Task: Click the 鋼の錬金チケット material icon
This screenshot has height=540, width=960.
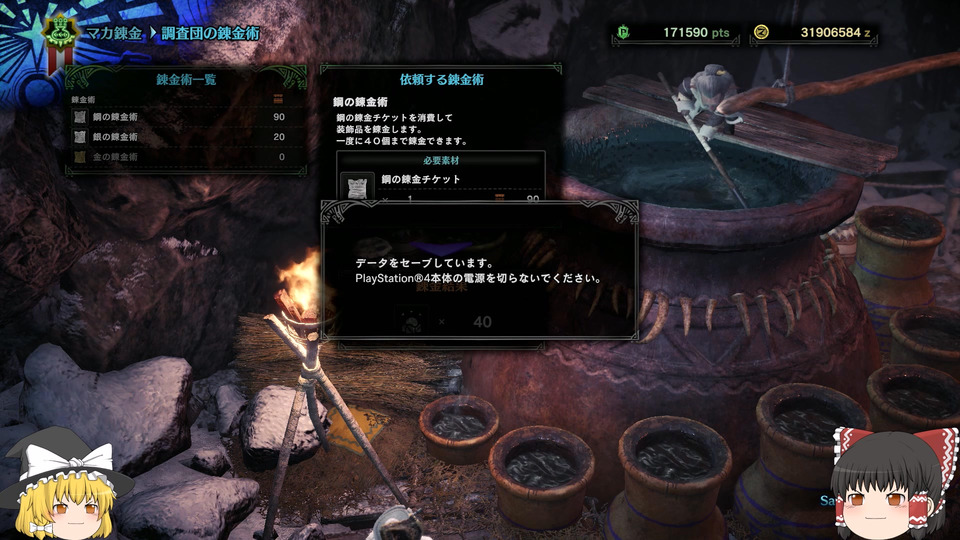Action: (357, 184)
